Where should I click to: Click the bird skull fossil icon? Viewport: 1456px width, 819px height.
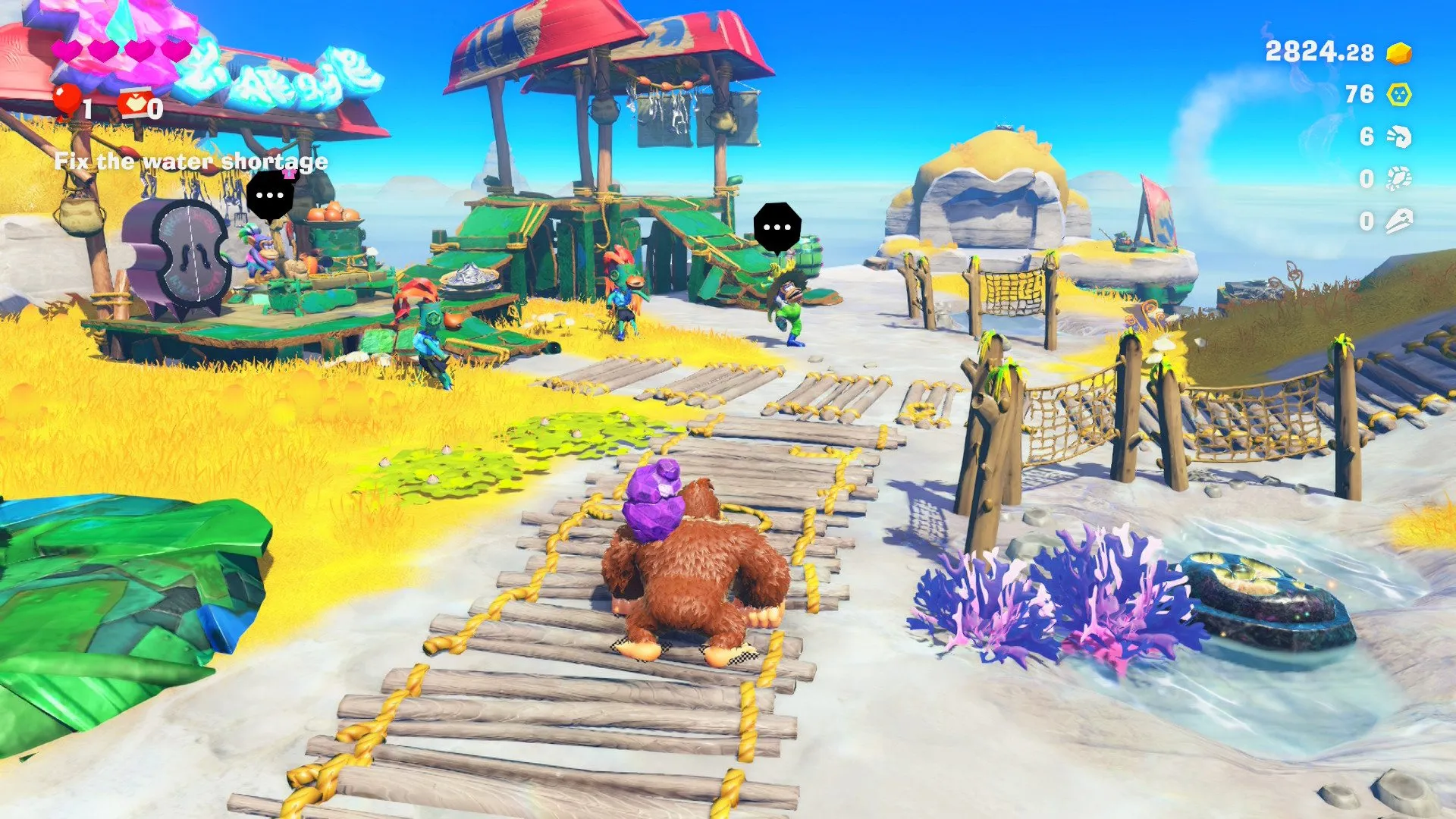[x=1400, y=221]
